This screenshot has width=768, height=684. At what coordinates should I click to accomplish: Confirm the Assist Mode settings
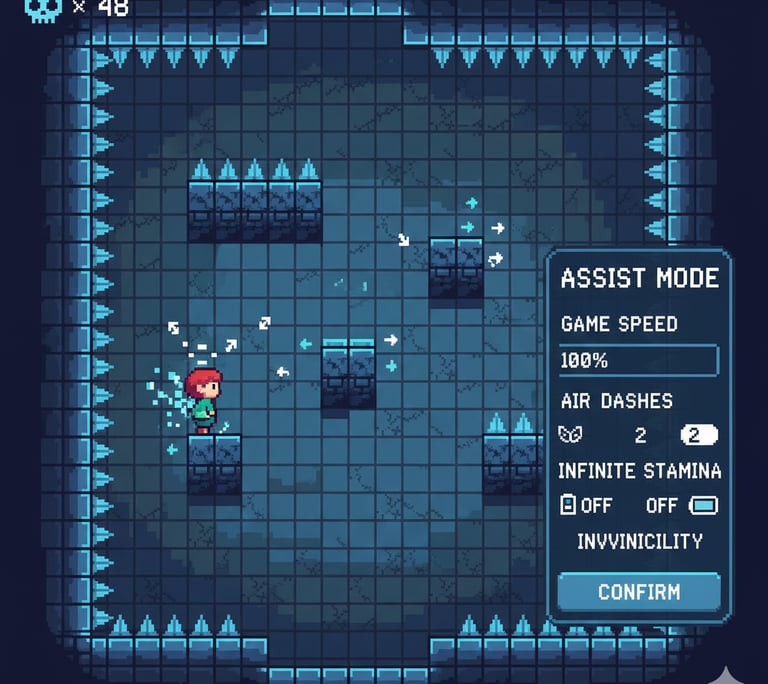[638, 591]
